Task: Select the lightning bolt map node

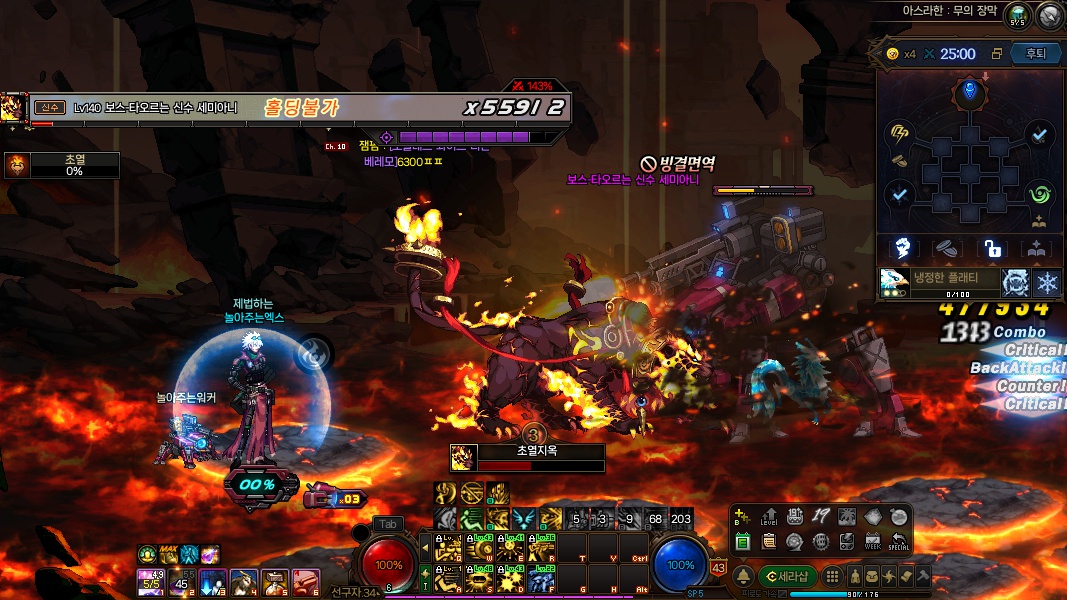Action: [x=898, y=134]
